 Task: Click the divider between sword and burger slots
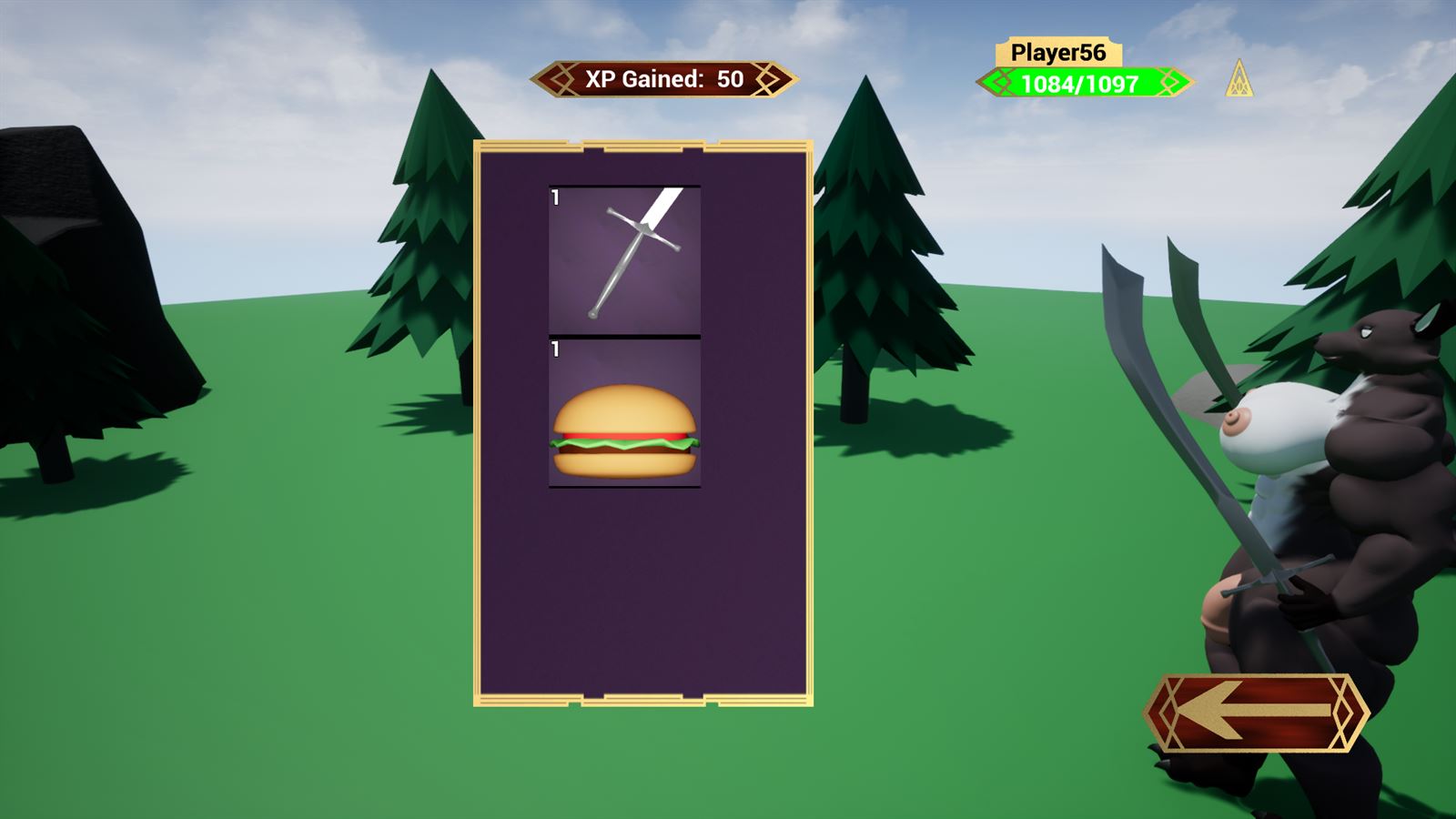pyautogui.click(x=623, y=335)
